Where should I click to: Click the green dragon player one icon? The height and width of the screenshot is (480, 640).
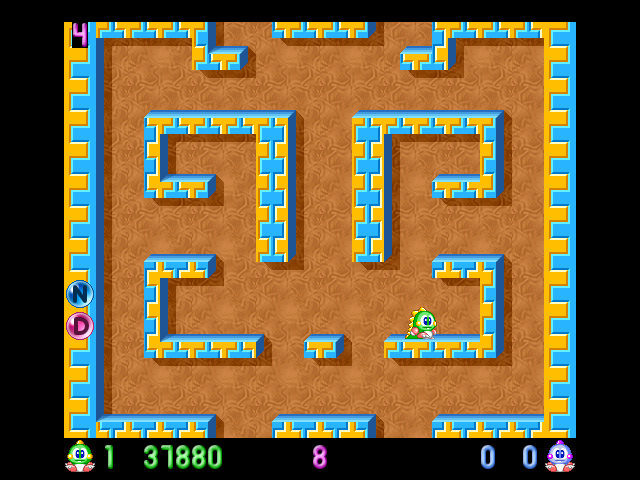pyautogui.click(x=80, y=456)
